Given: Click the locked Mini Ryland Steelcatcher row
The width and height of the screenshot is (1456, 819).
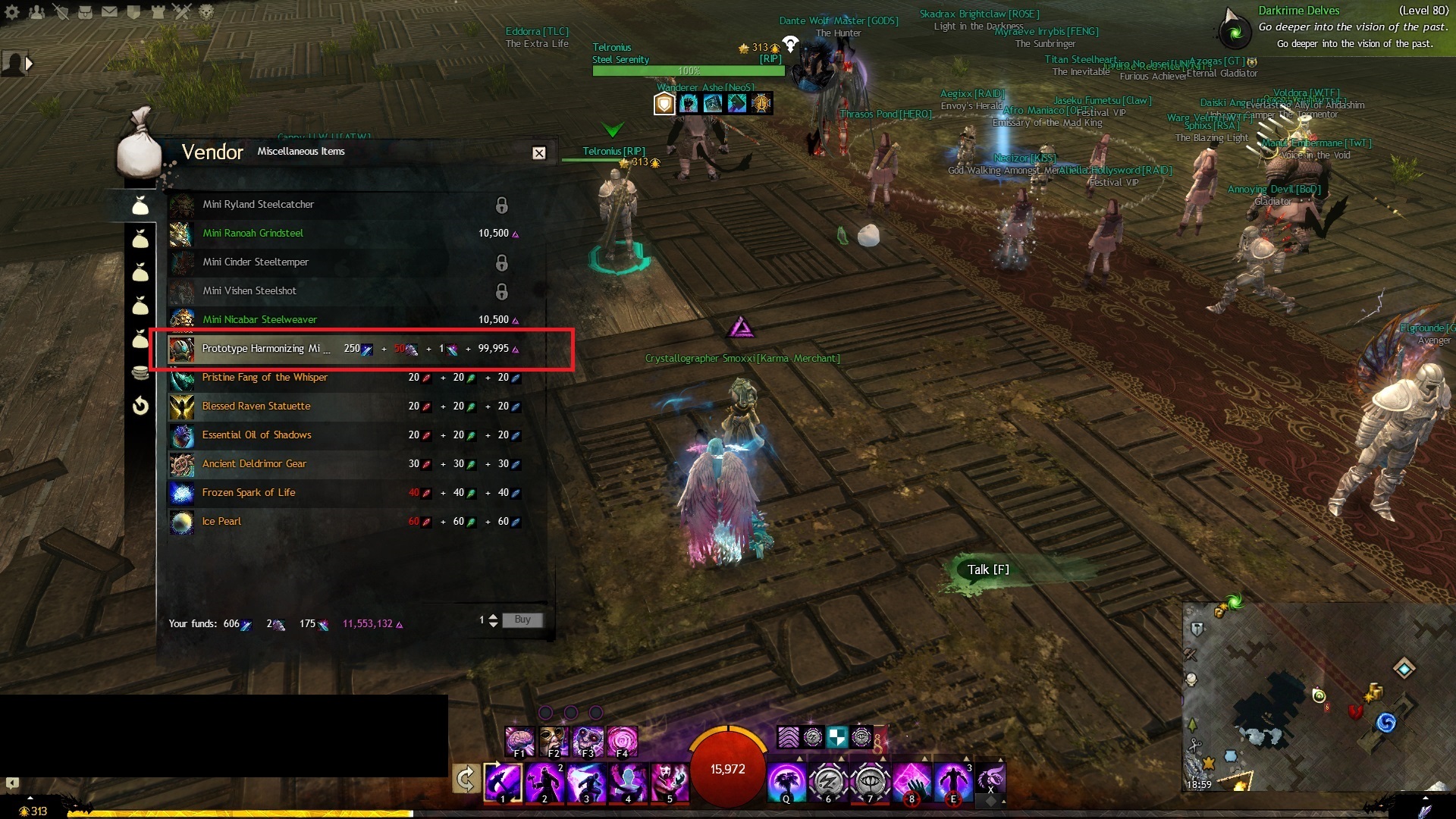Looking at the screenshot, I should tap(258, 205).
